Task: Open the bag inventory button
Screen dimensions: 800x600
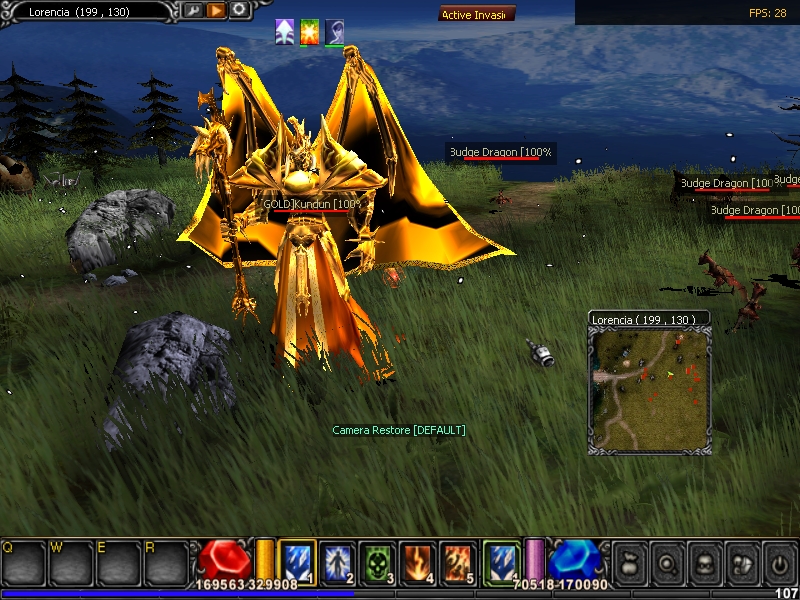Action: [x=630, y=563]
